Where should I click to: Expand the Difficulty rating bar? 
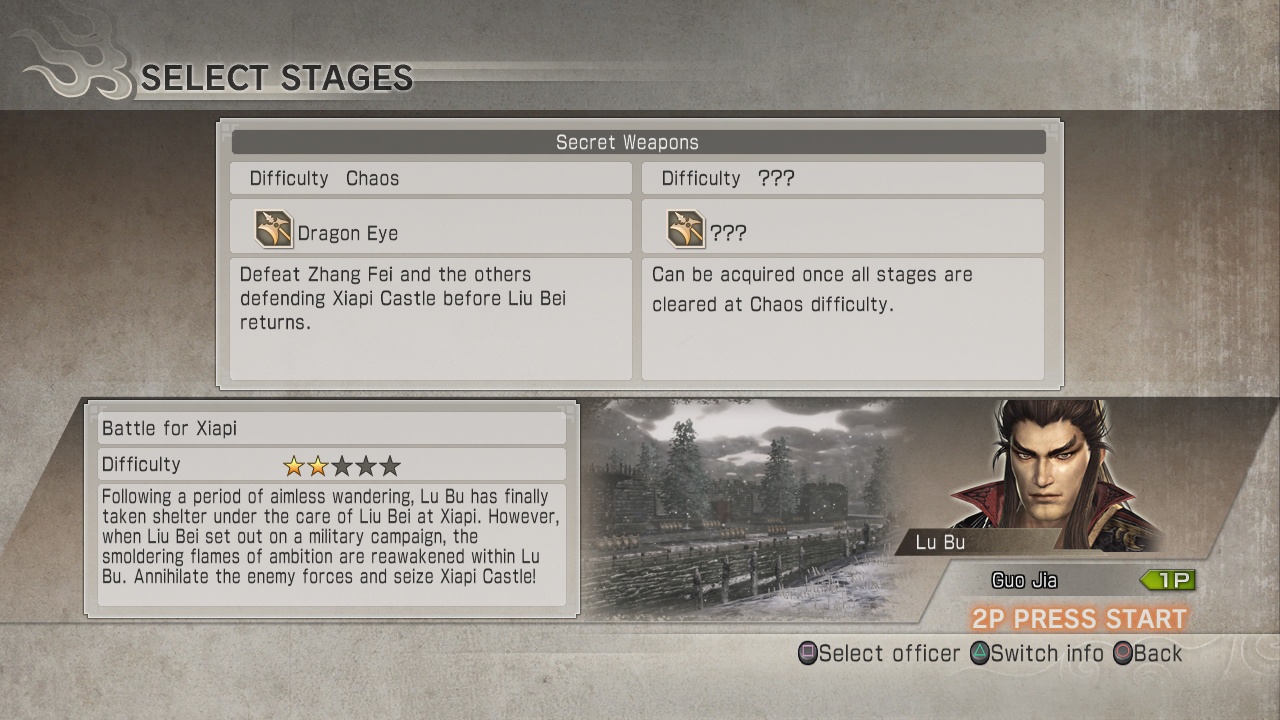tap(331, 463)
